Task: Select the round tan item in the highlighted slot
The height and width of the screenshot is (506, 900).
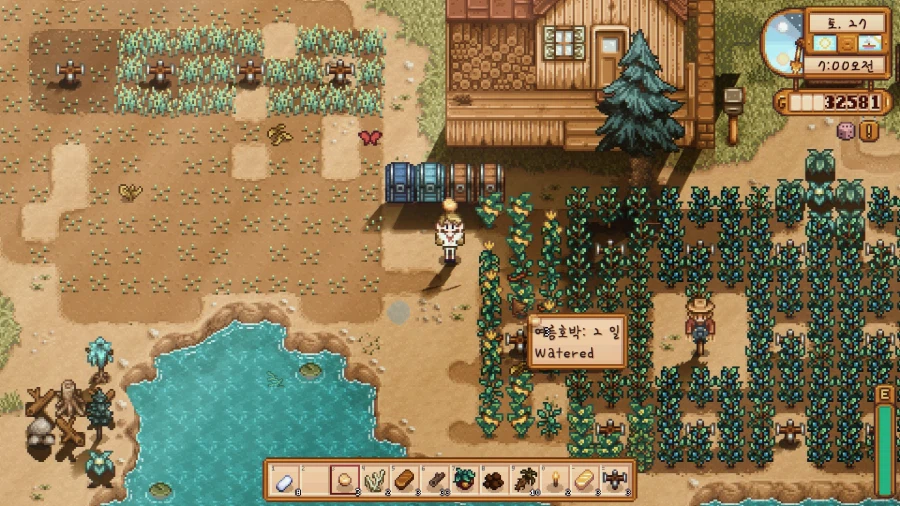Action: [x=345, y=480]
